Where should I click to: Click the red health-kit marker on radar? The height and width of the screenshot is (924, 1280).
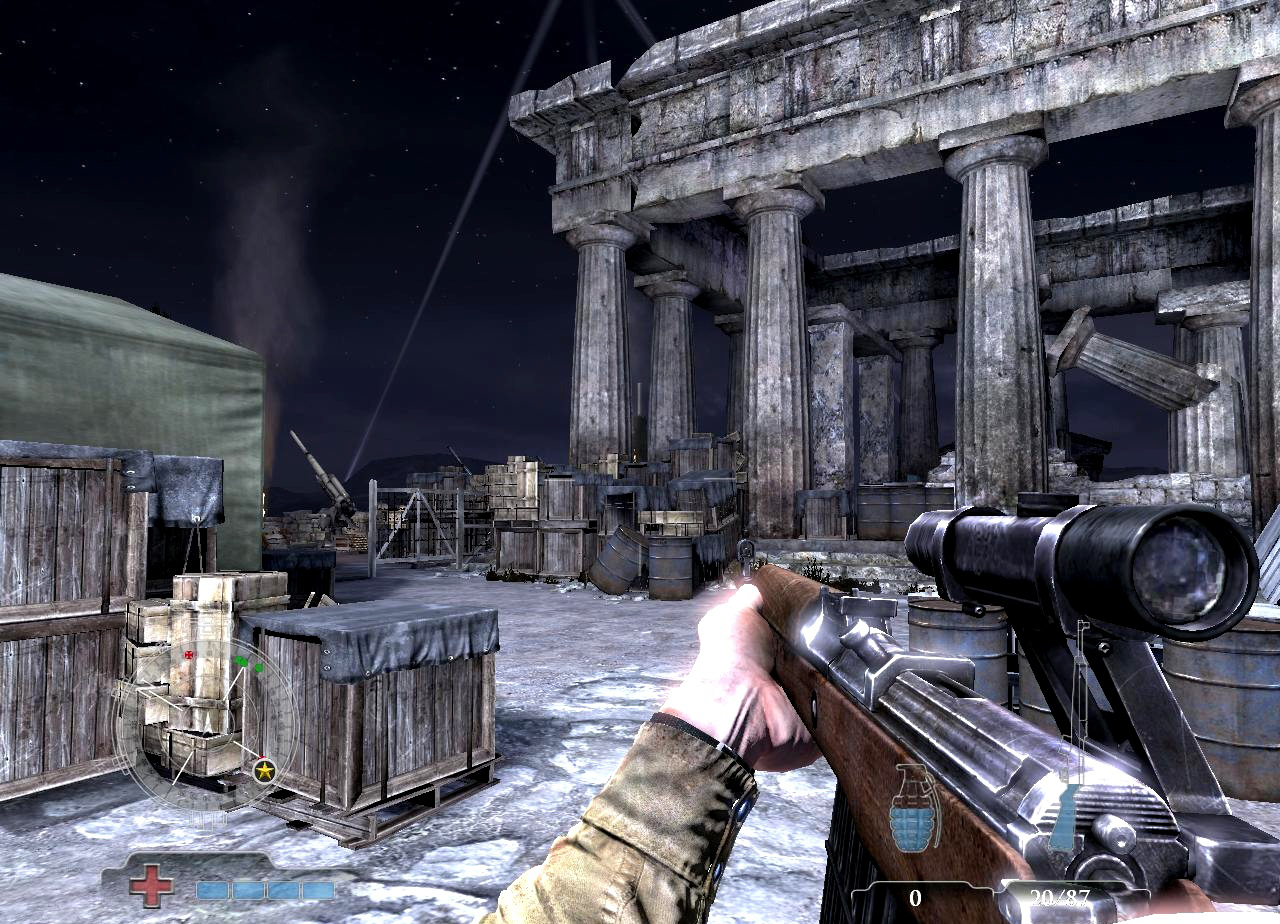(x=189, y=654)
